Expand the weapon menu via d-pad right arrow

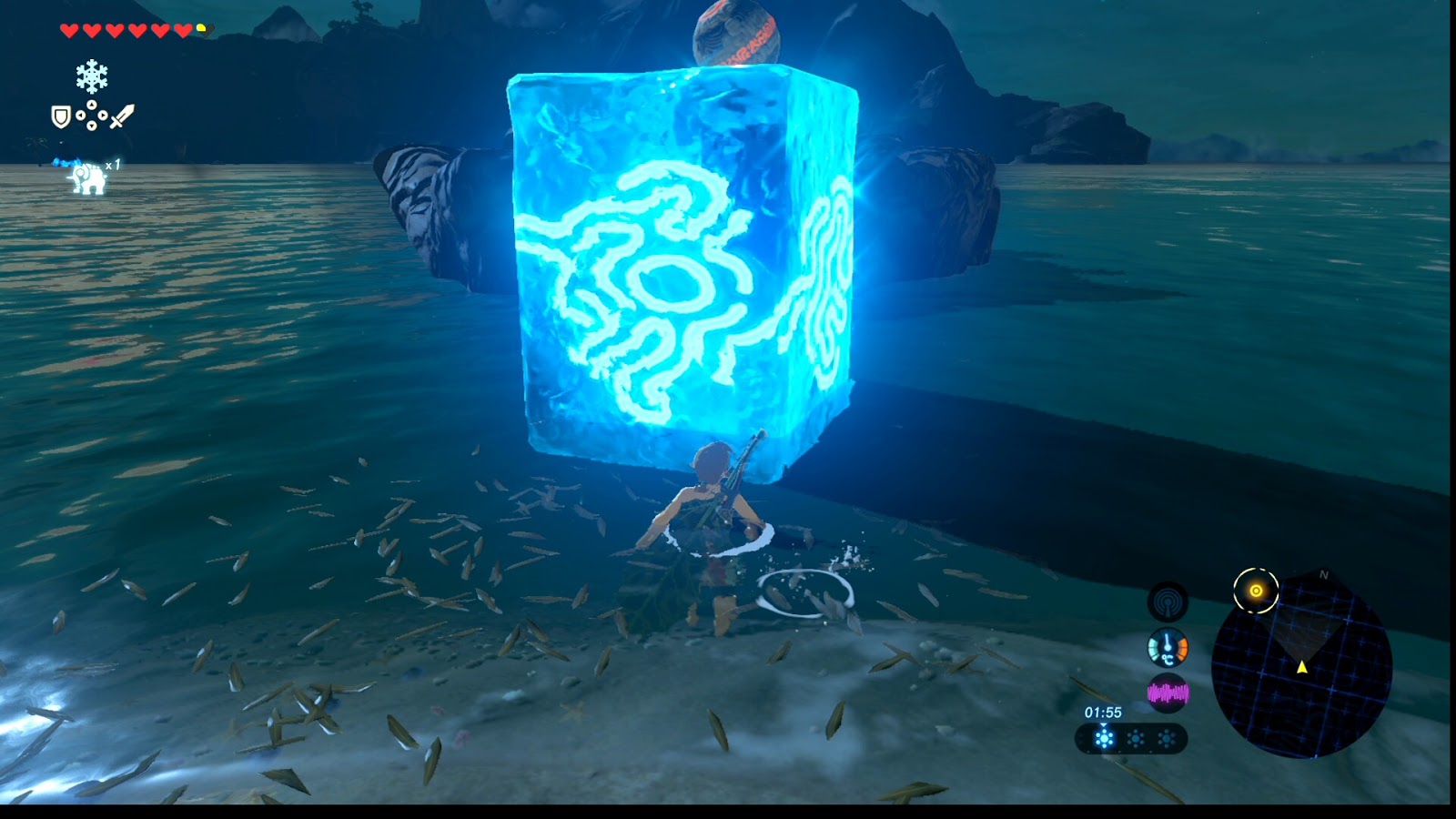click(x=103, y=116)
